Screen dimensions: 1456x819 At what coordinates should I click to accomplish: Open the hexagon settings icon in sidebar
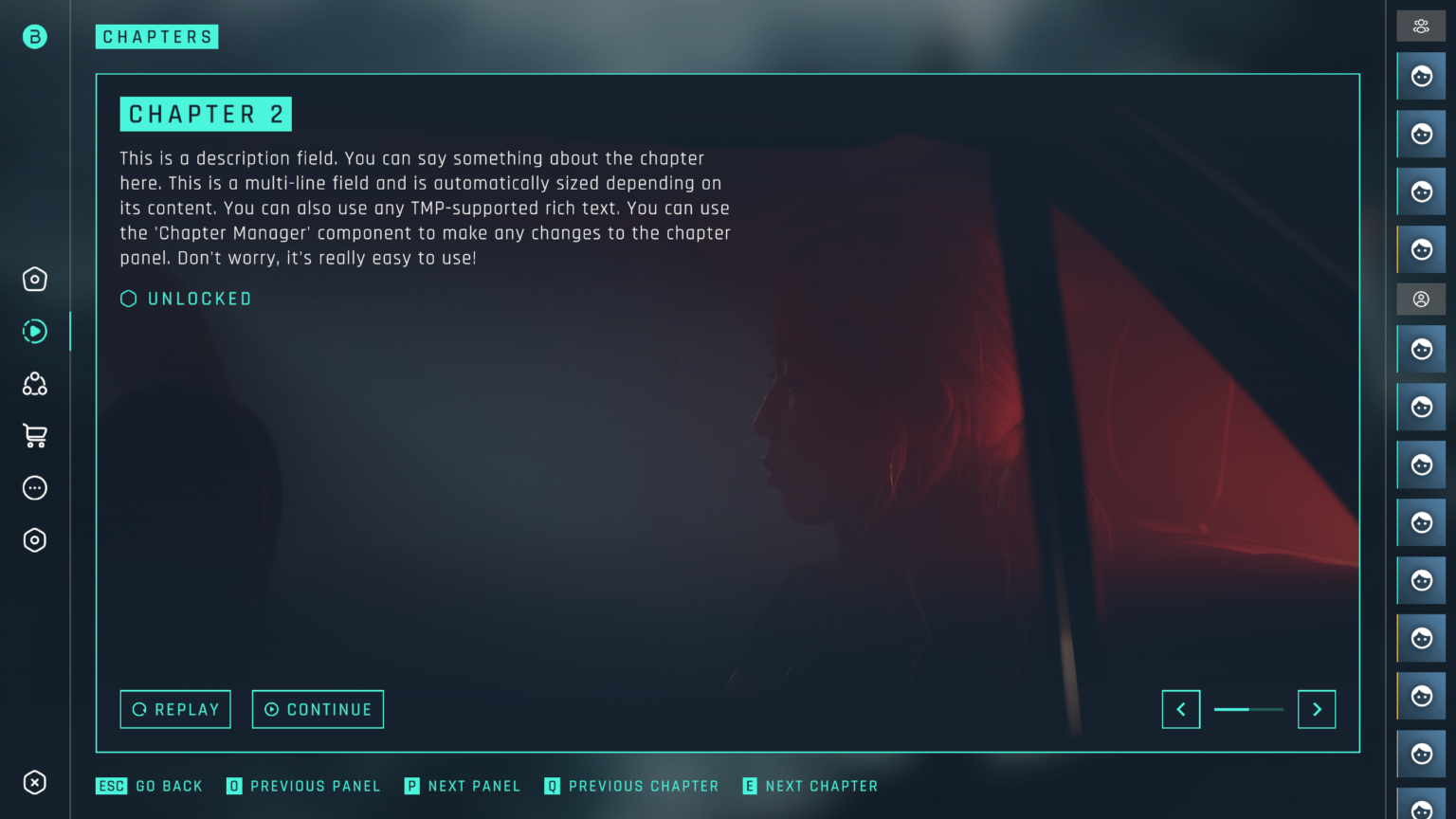(x=34, y=539)
